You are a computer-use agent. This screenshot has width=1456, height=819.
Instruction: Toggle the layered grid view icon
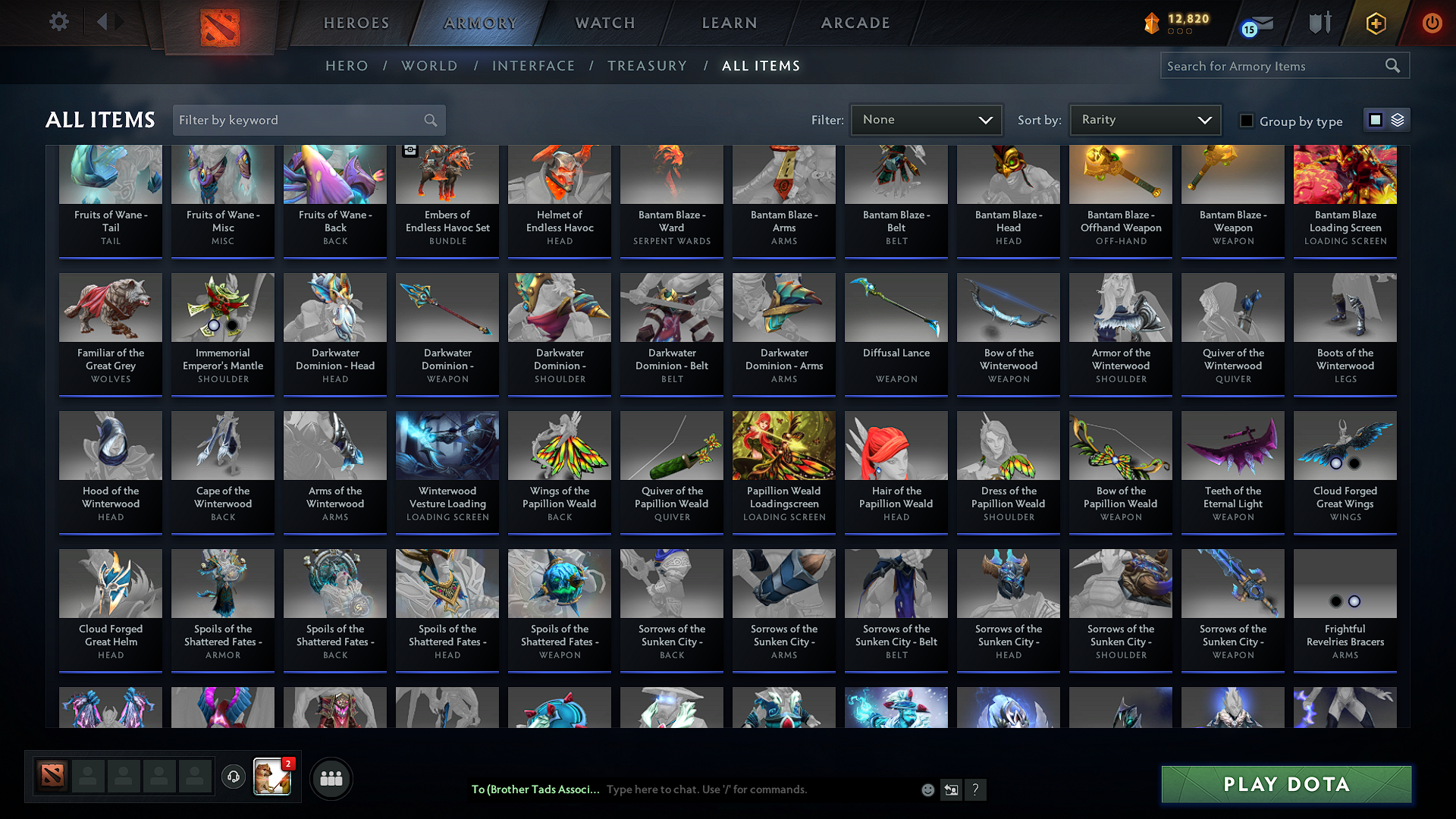click(x=1396, y=119)
